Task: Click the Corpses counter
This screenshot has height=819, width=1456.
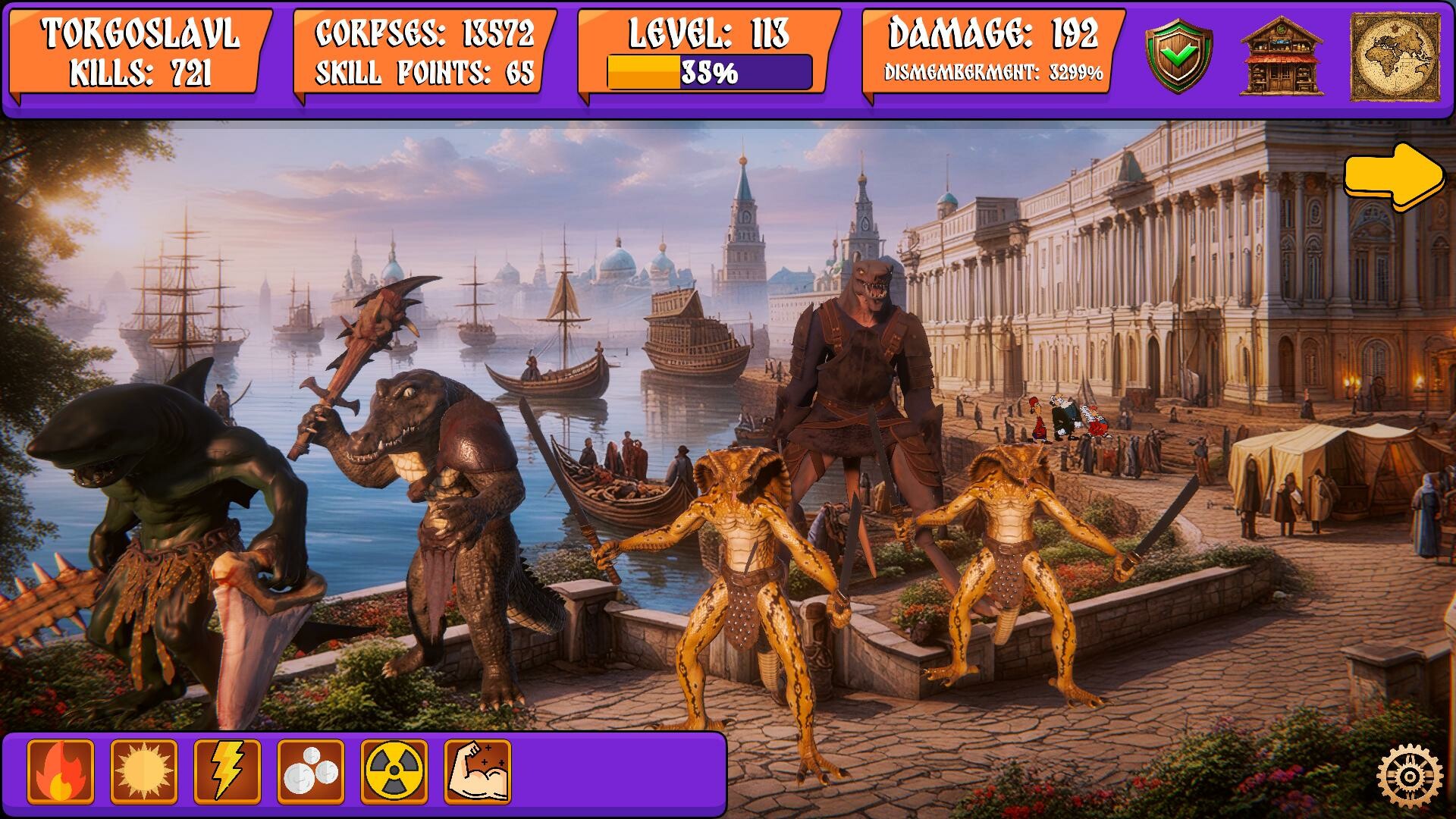Action: [x=425, y=33]
